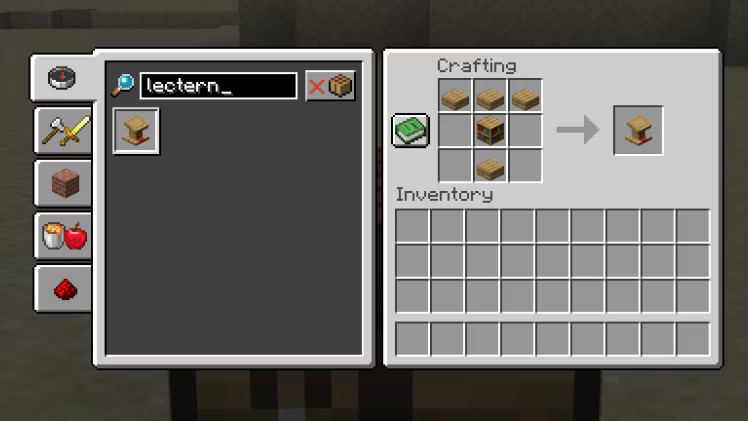Toggle the show craftable recipes filter
The width and height of the screenshot is (748, 421).
pos(330,86)
